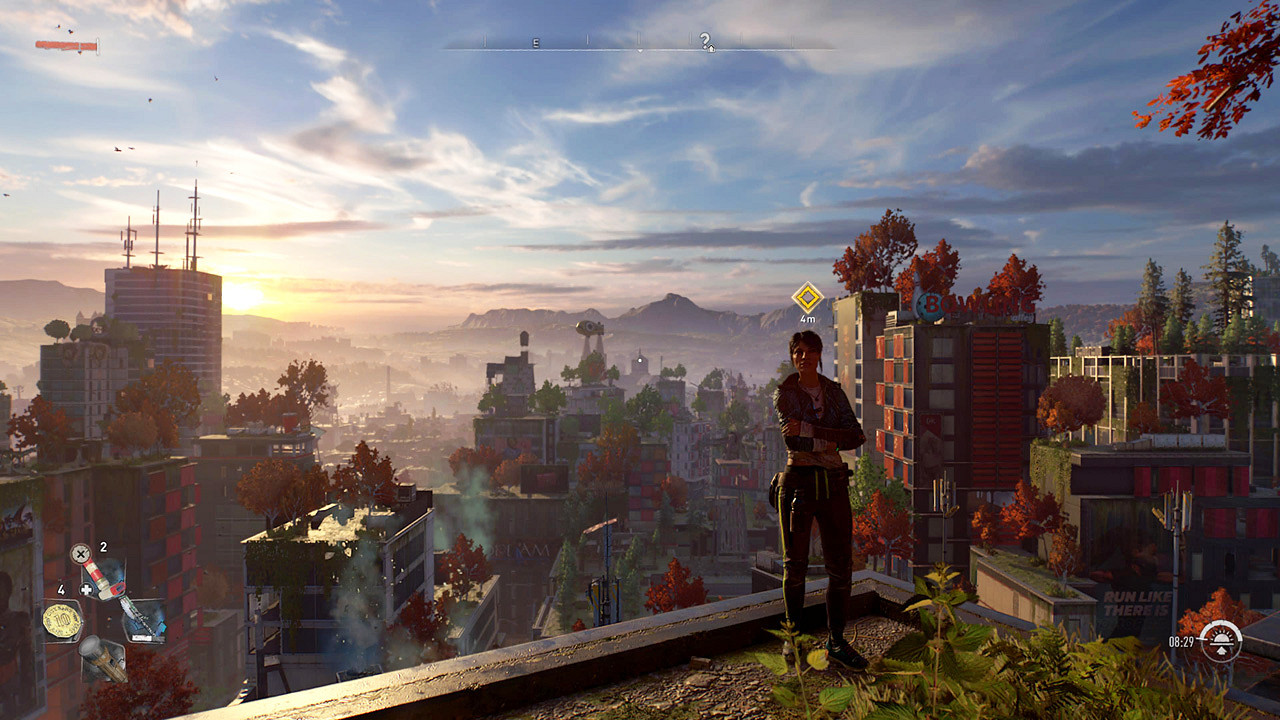1280x720 pixels.
Task: Select the chain weapon slot
Action: pyautogui.click(x=143, y=619)
